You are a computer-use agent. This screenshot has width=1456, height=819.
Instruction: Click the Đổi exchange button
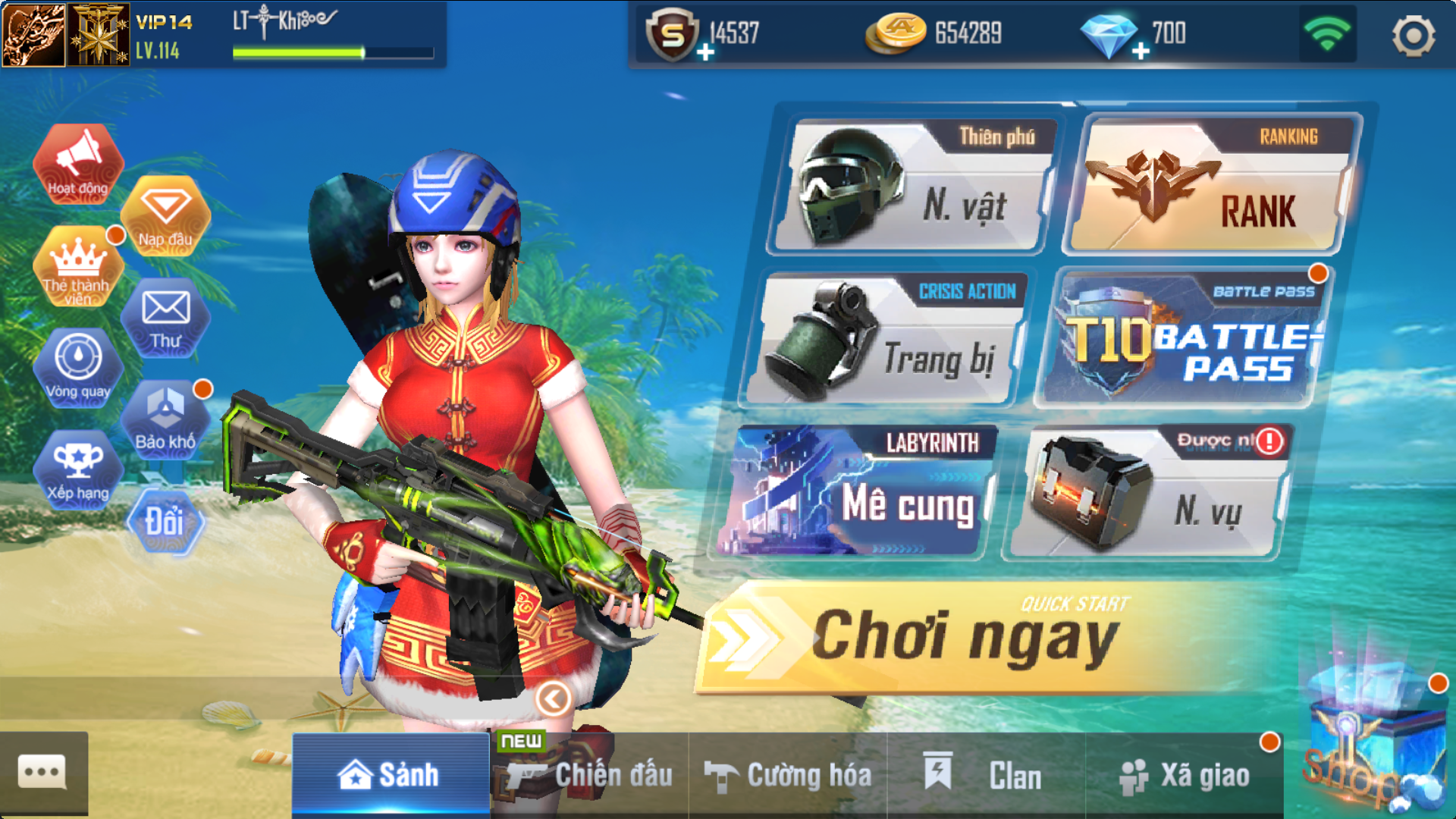(165, 522)
